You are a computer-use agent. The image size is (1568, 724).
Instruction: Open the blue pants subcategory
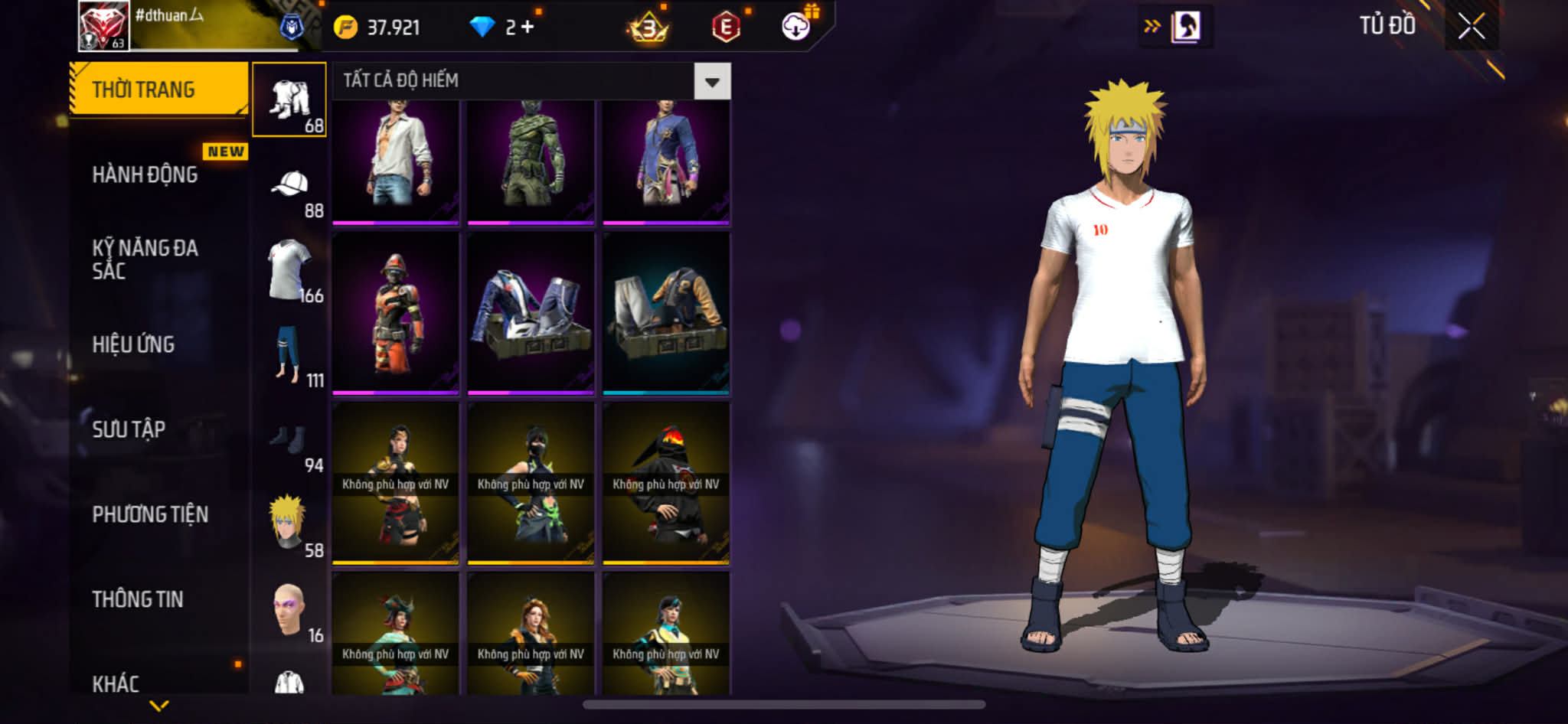289,354
